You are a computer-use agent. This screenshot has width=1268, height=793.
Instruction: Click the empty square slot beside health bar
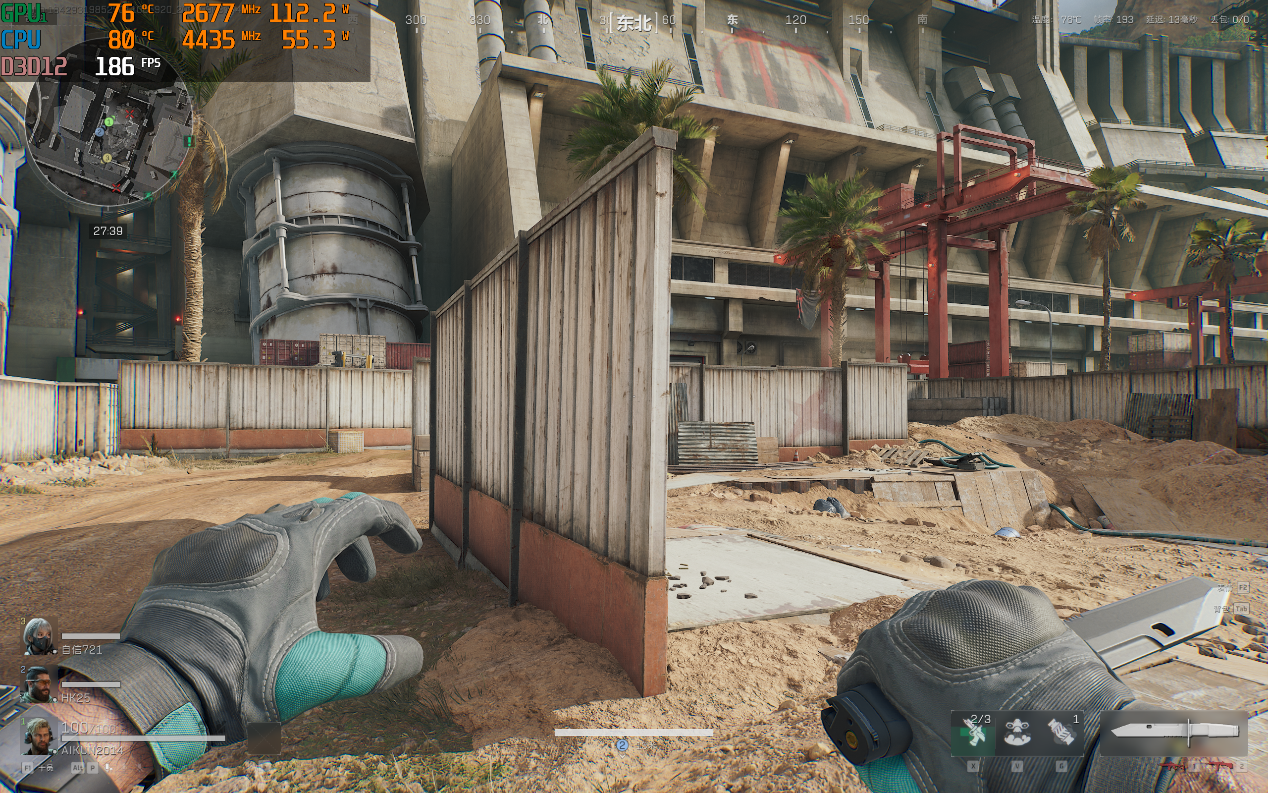[264, 738]
